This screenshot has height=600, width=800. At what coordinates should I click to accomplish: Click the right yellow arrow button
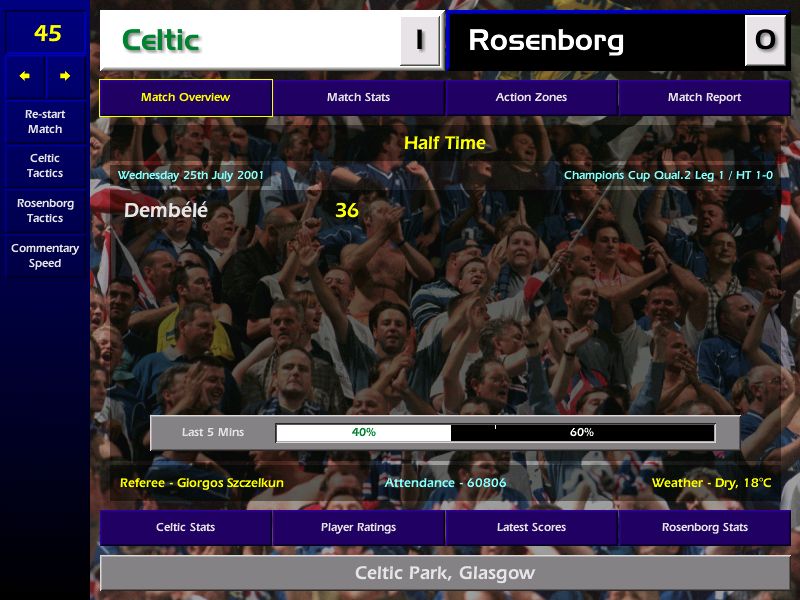pyautogui.click(x=65, y=76)
